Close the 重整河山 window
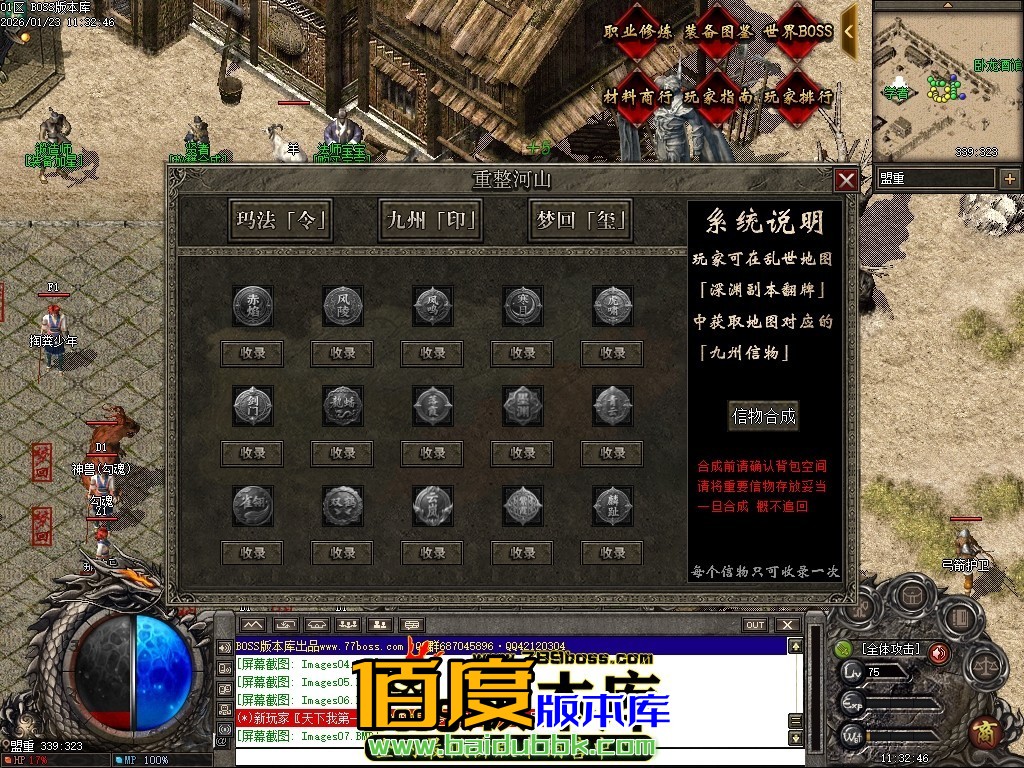 click(846, 180)
